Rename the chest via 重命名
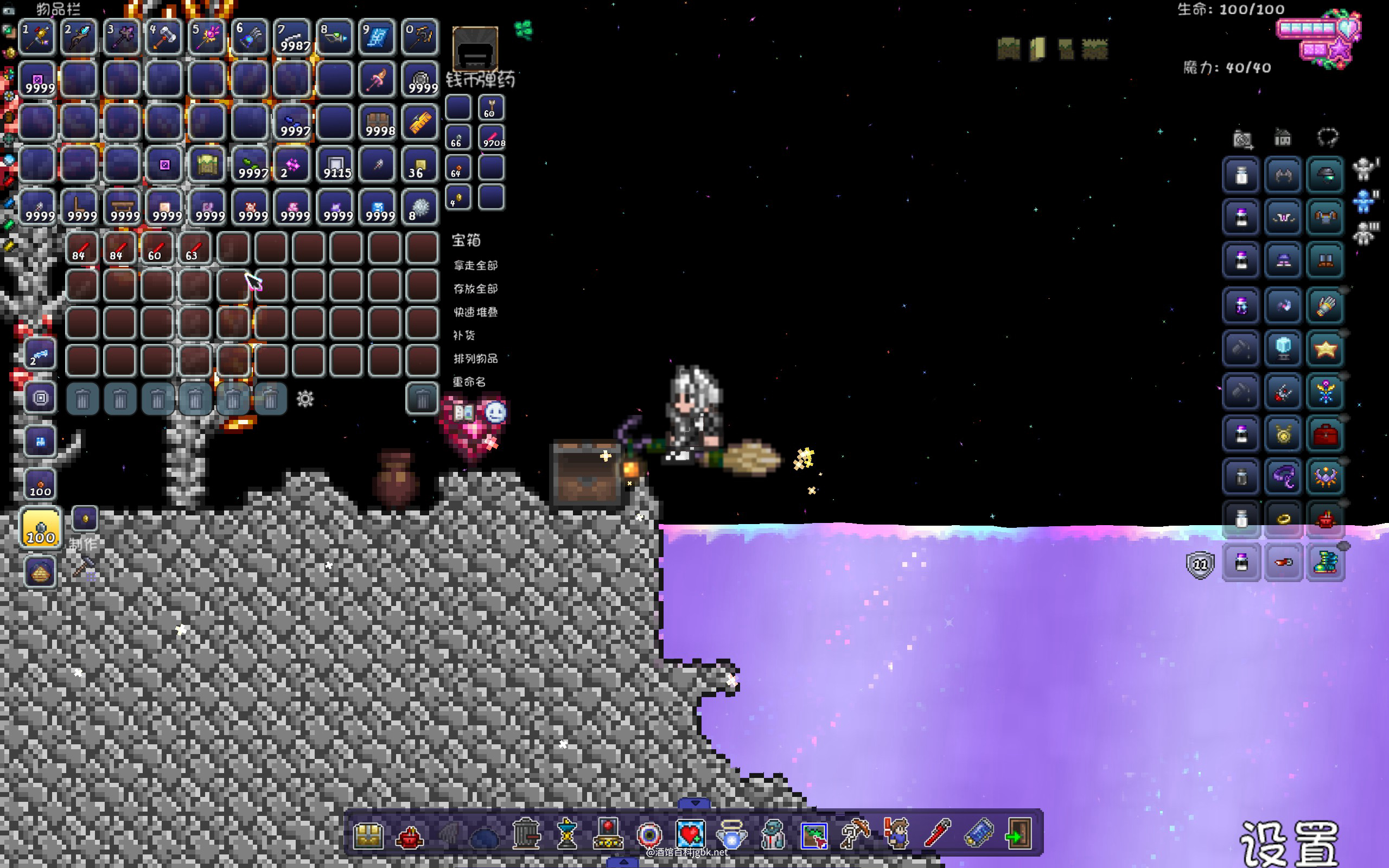 tap(469, 382)
